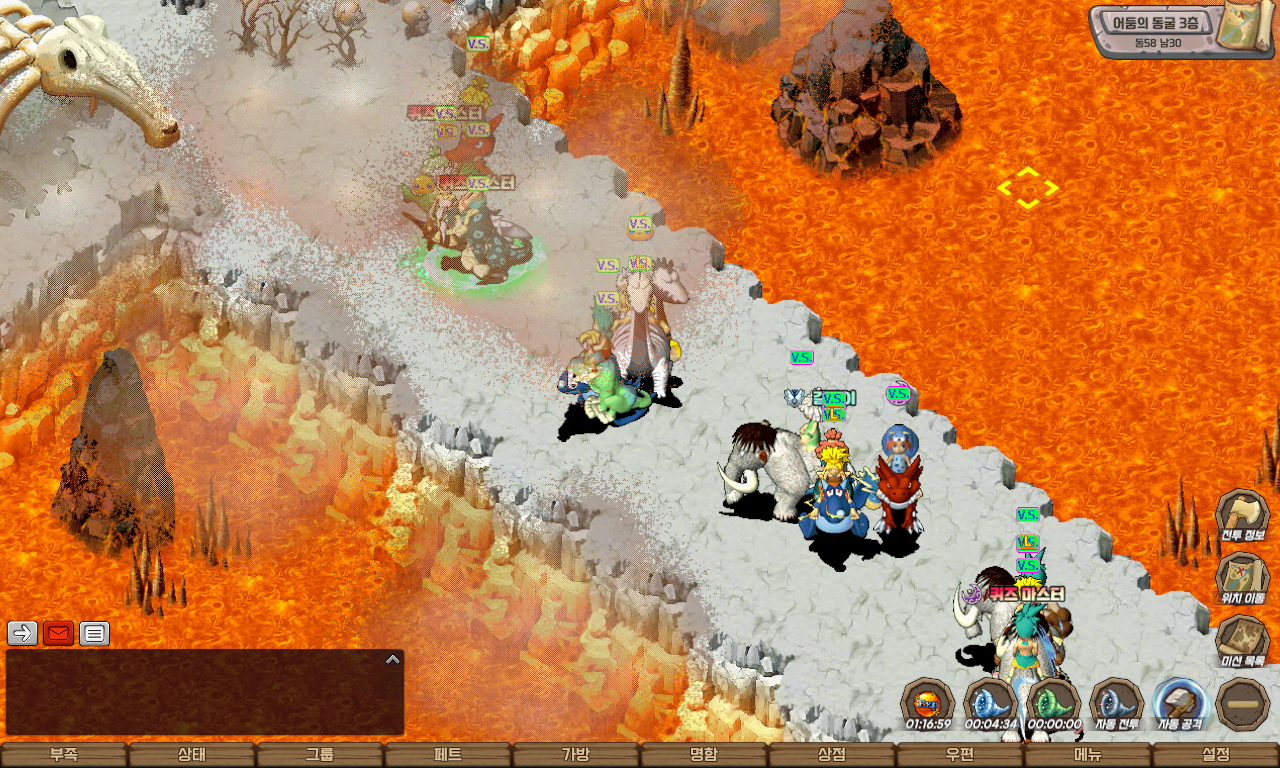Open the 메뉴 (Menu) button
This screenshot has width=1280, height=768.
click(x=1088, y=755)
